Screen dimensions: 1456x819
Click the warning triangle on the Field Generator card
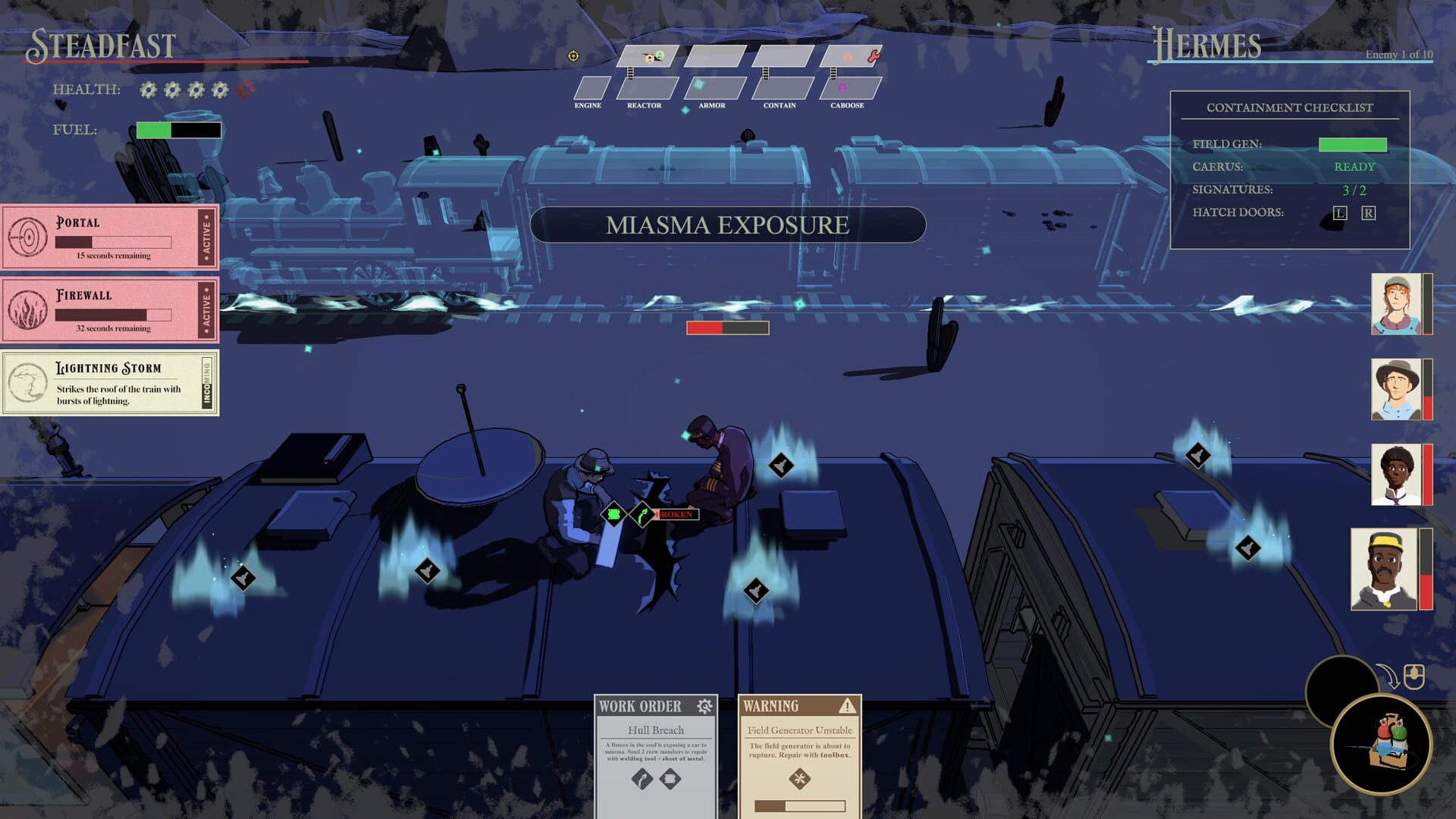click(847, 707)
